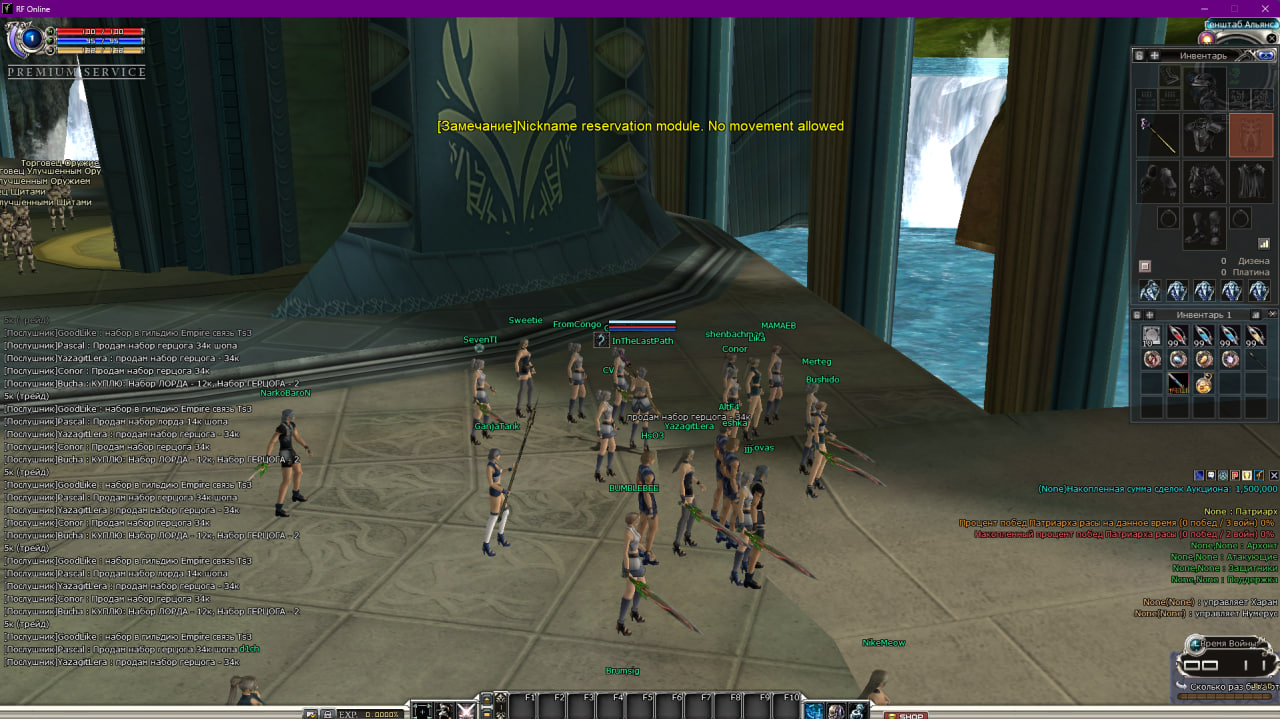Open the SHOP button
The image size is (1280, 719).
(x=906, y=715)
